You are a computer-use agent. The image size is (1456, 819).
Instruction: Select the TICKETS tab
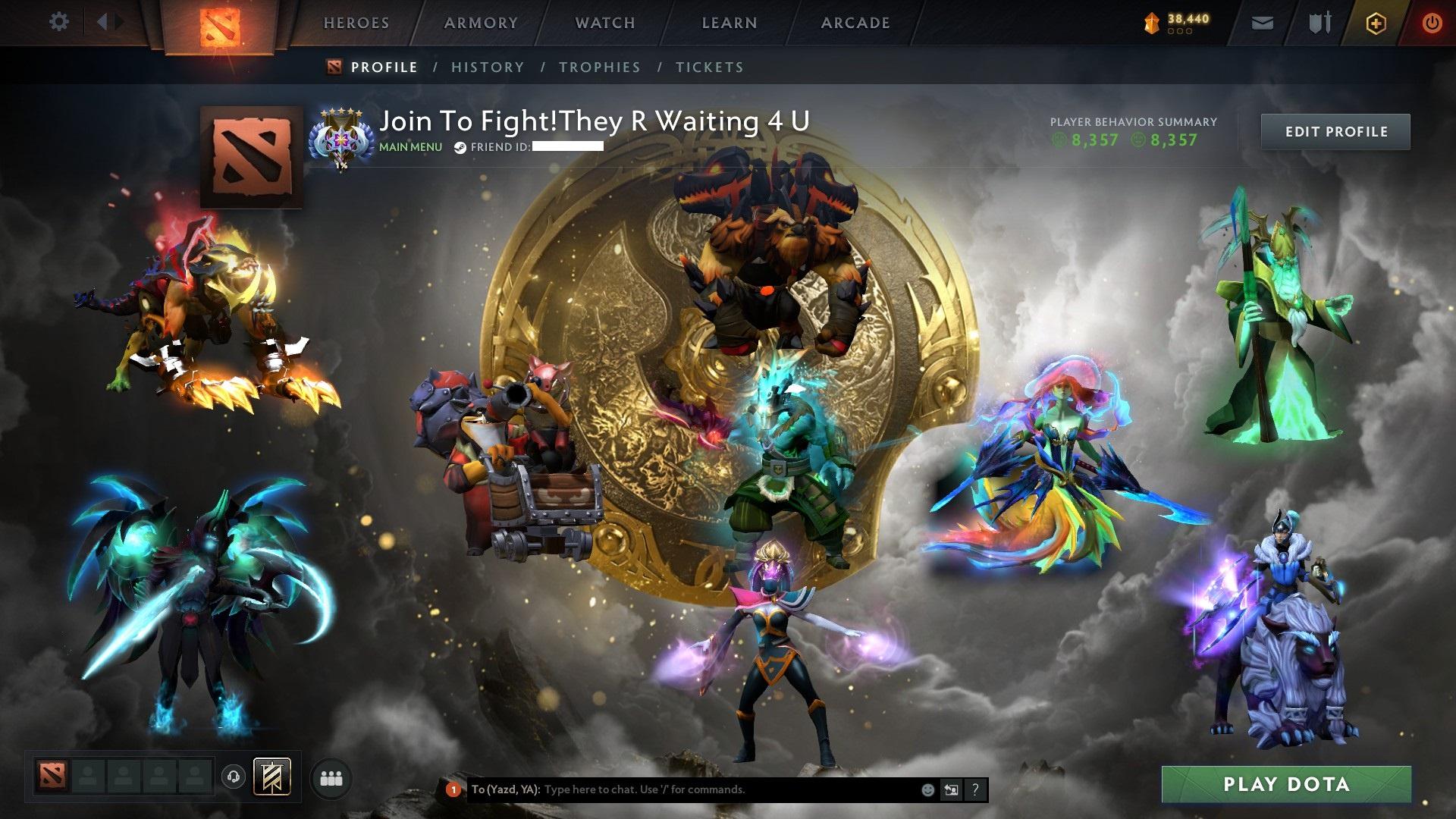[x=709, y=67]
